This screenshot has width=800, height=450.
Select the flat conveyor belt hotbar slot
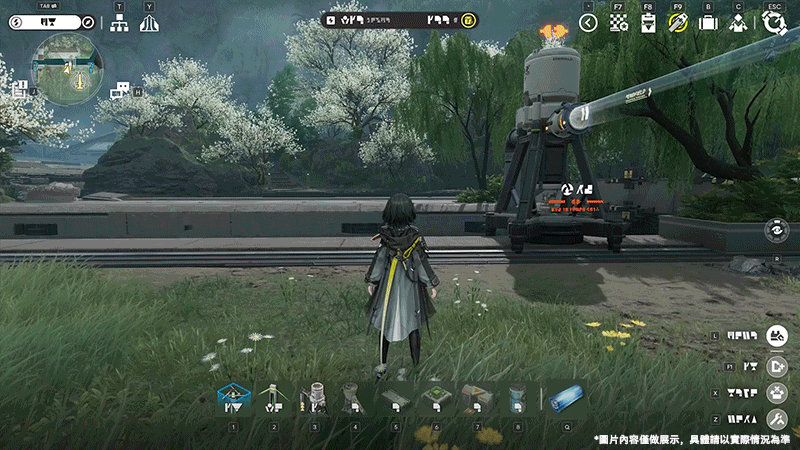point(395,399)
